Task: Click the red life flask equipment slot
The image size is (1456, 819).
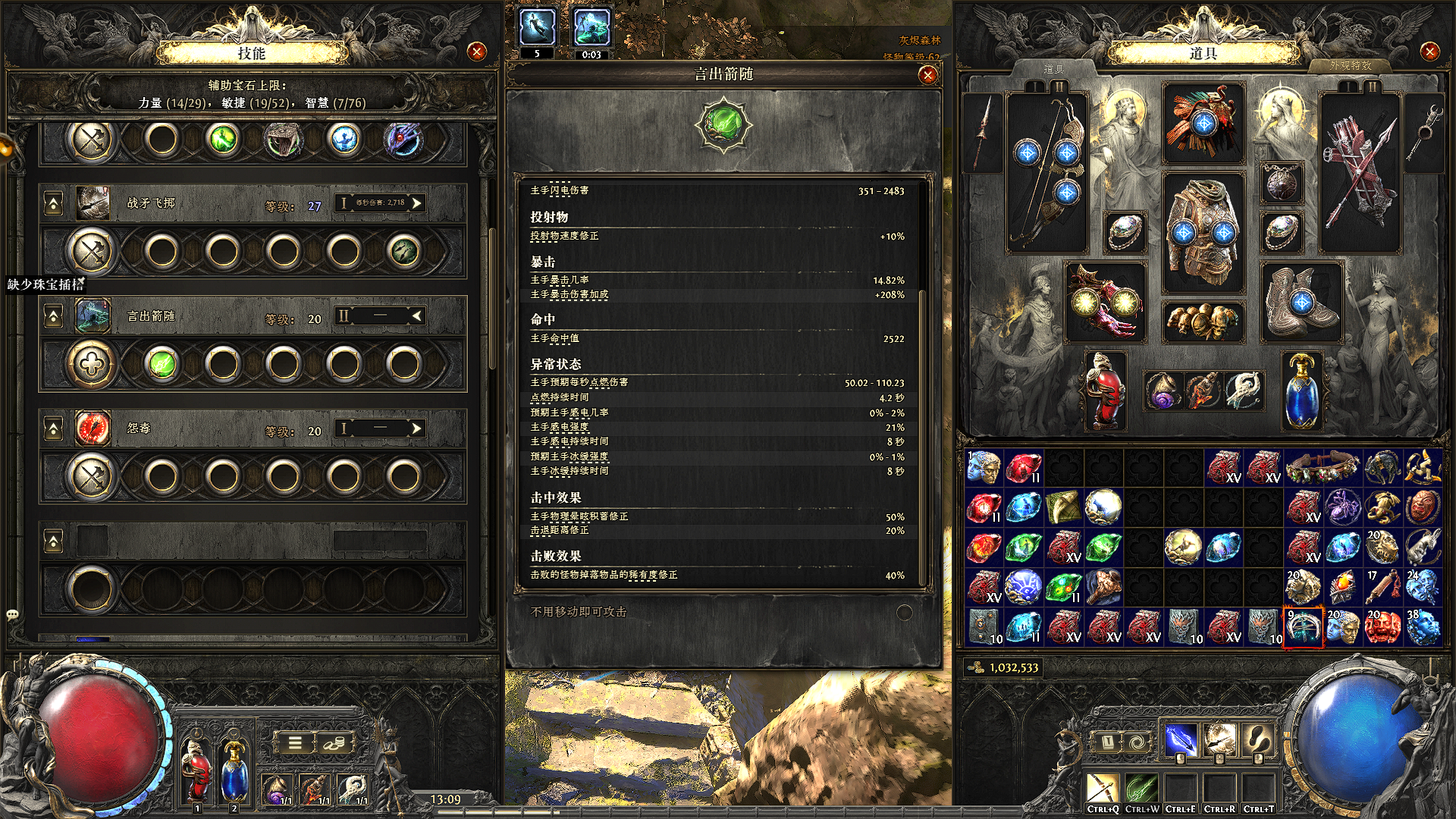Action: pos(1105,391)
